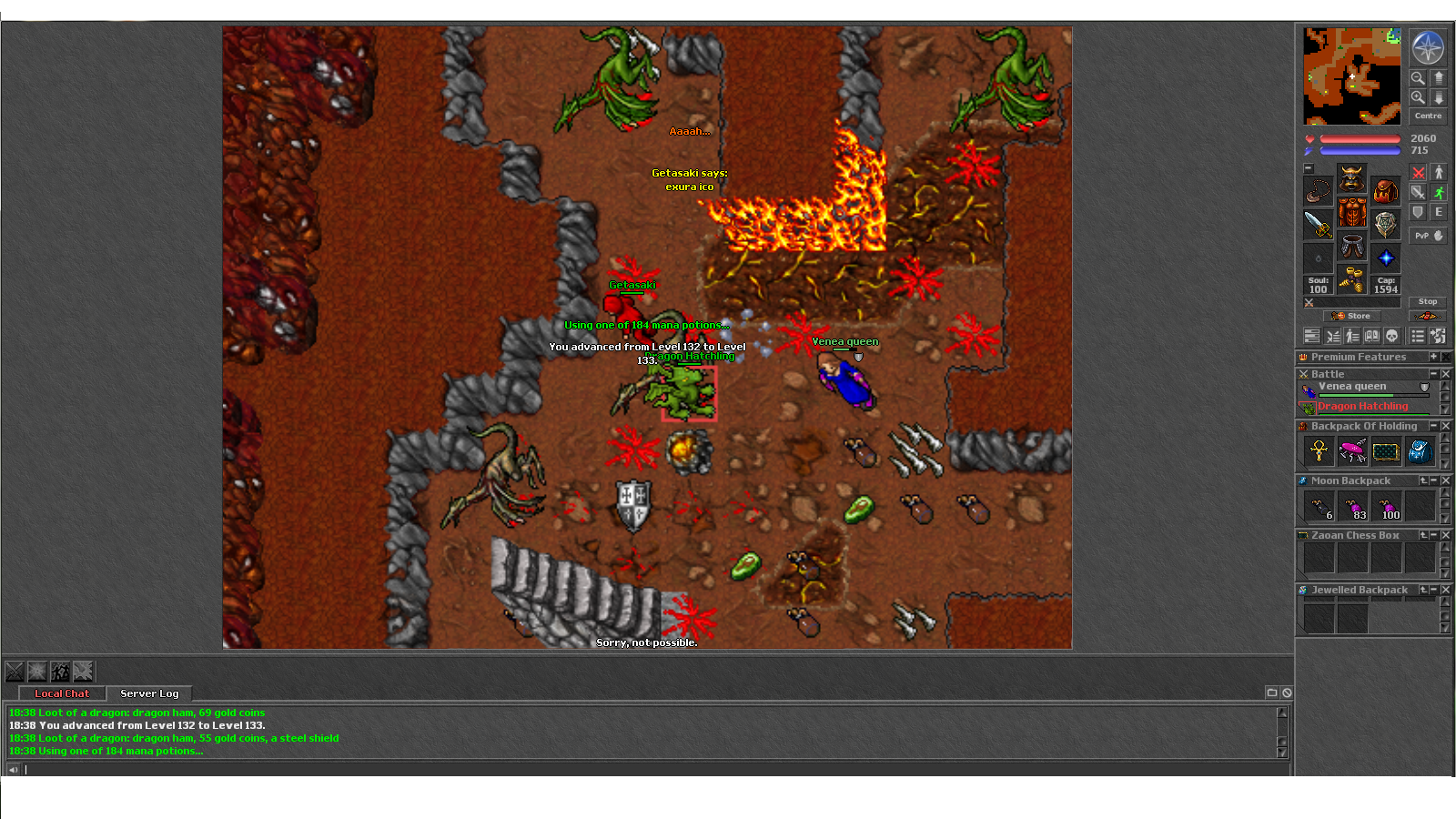Open the book icon in the bottom toolbar

[1370, 335]
